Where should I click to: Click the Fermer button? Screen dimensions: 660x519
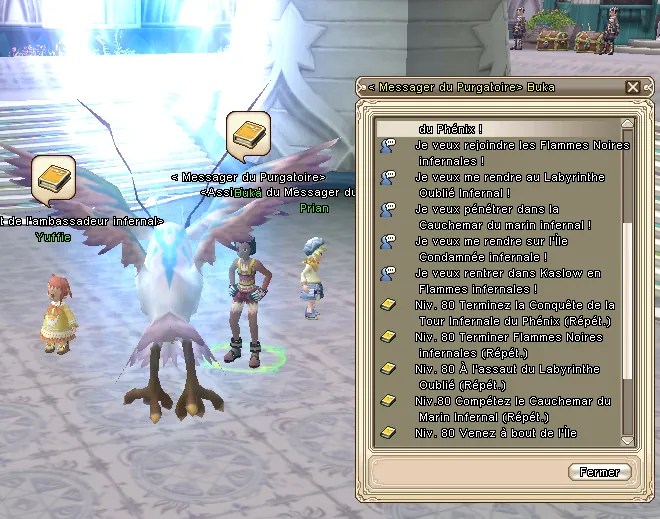(600, 472)
